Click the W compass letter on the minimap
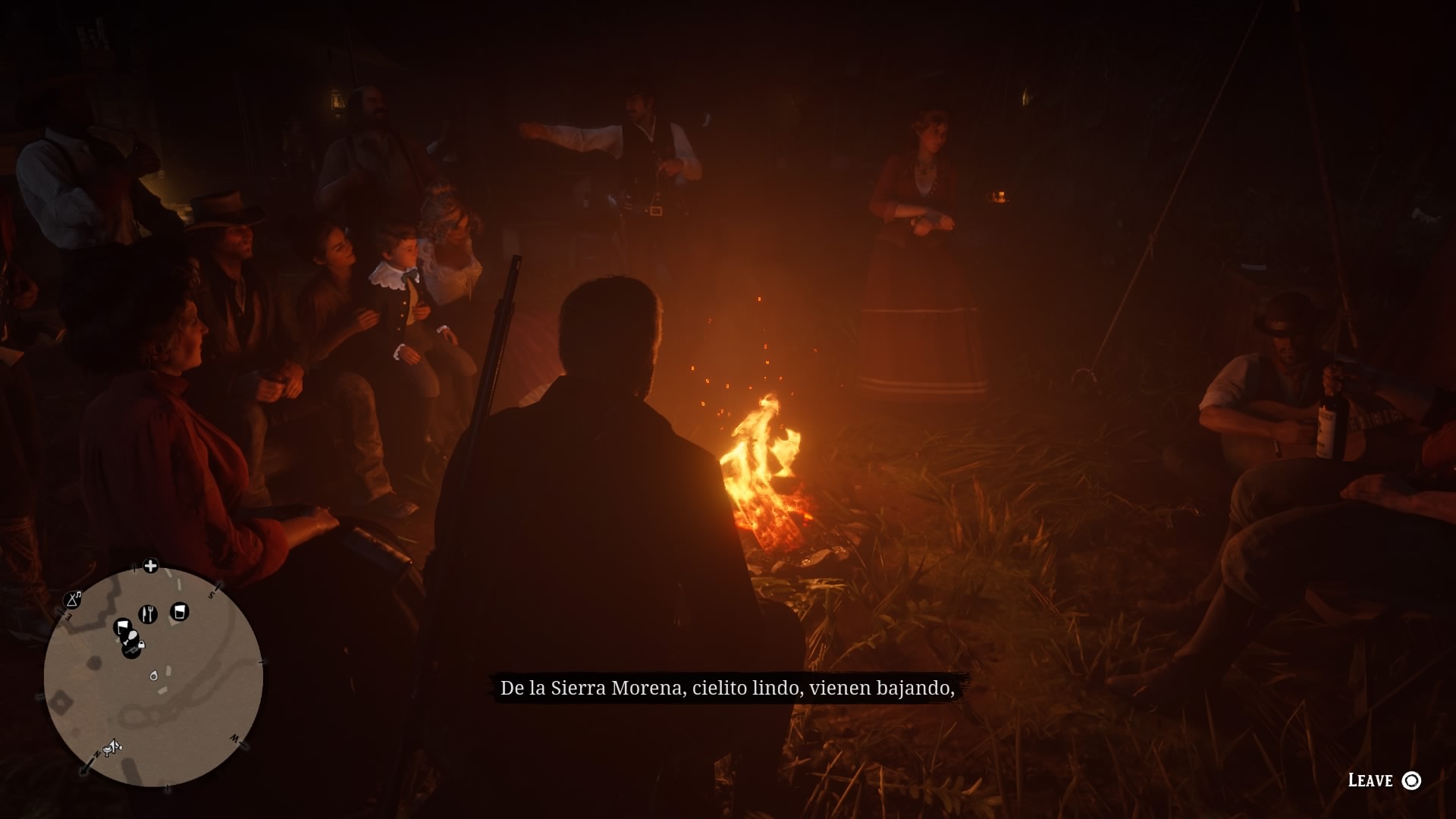This screenshot has height=819, width=1456. (233, 739)
